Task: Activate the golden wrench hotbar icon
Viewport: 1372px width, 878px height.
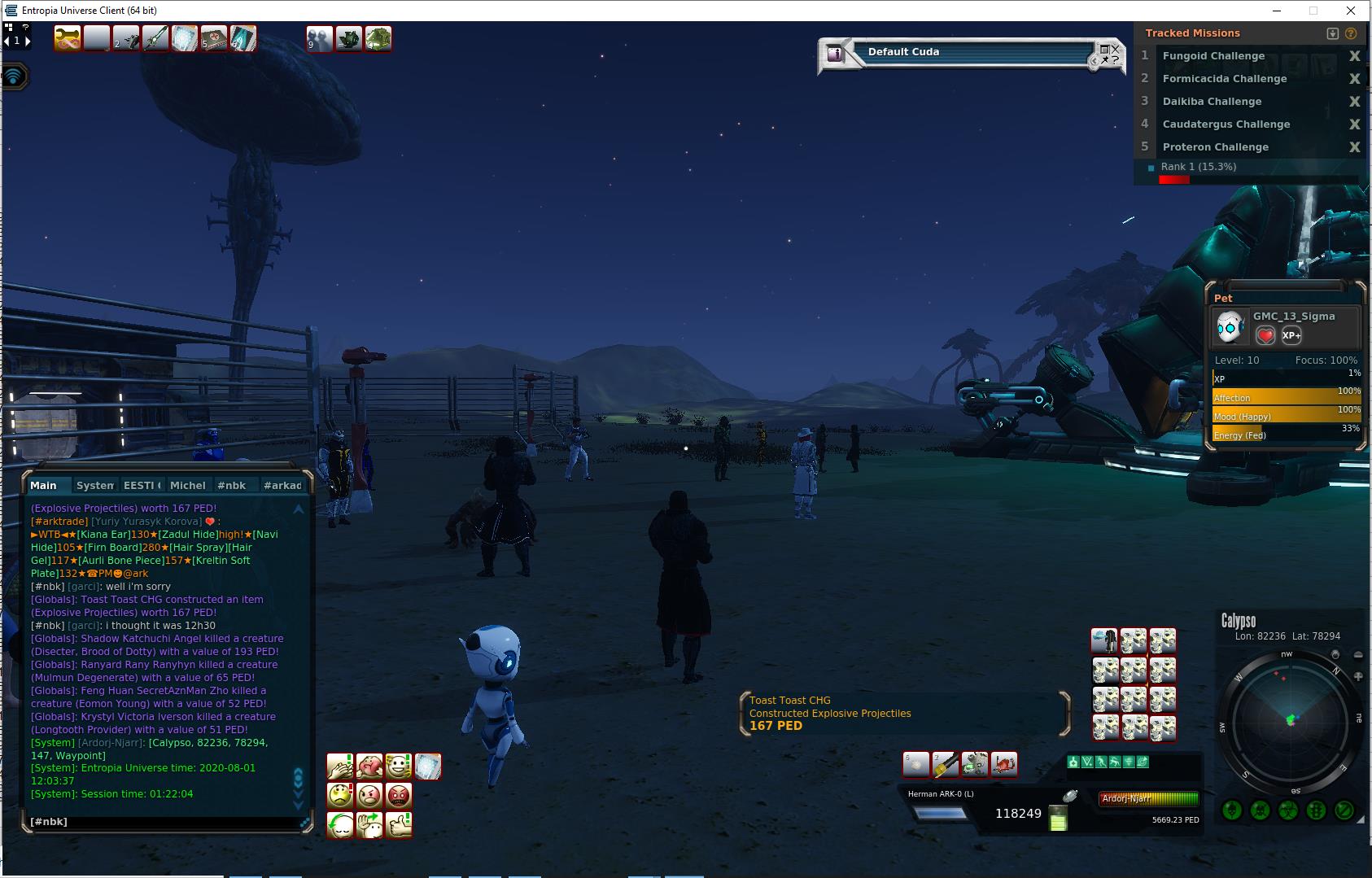Action: point(68,38)
